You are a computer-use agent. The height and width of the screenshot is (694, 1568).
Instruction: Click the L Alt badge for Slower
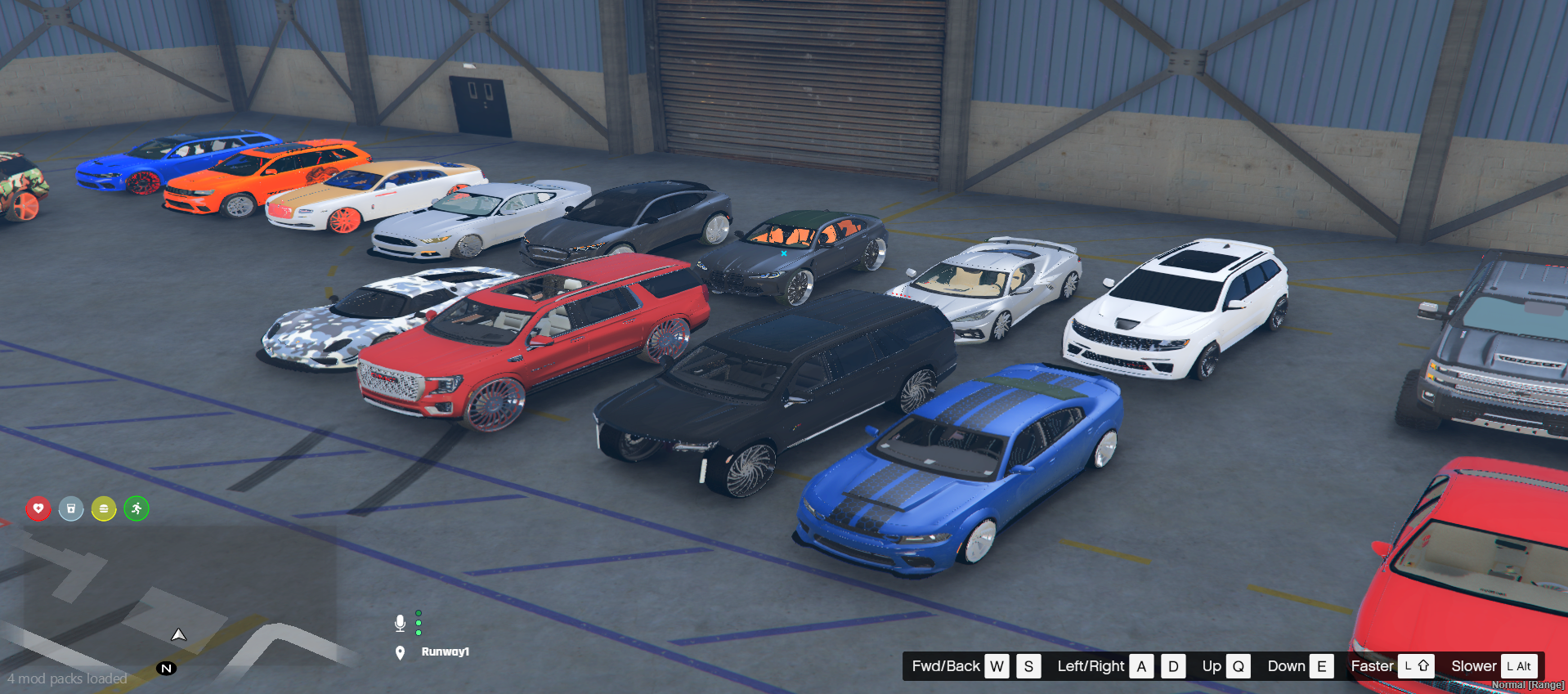pyautogui.click(x=1520, y=666)
